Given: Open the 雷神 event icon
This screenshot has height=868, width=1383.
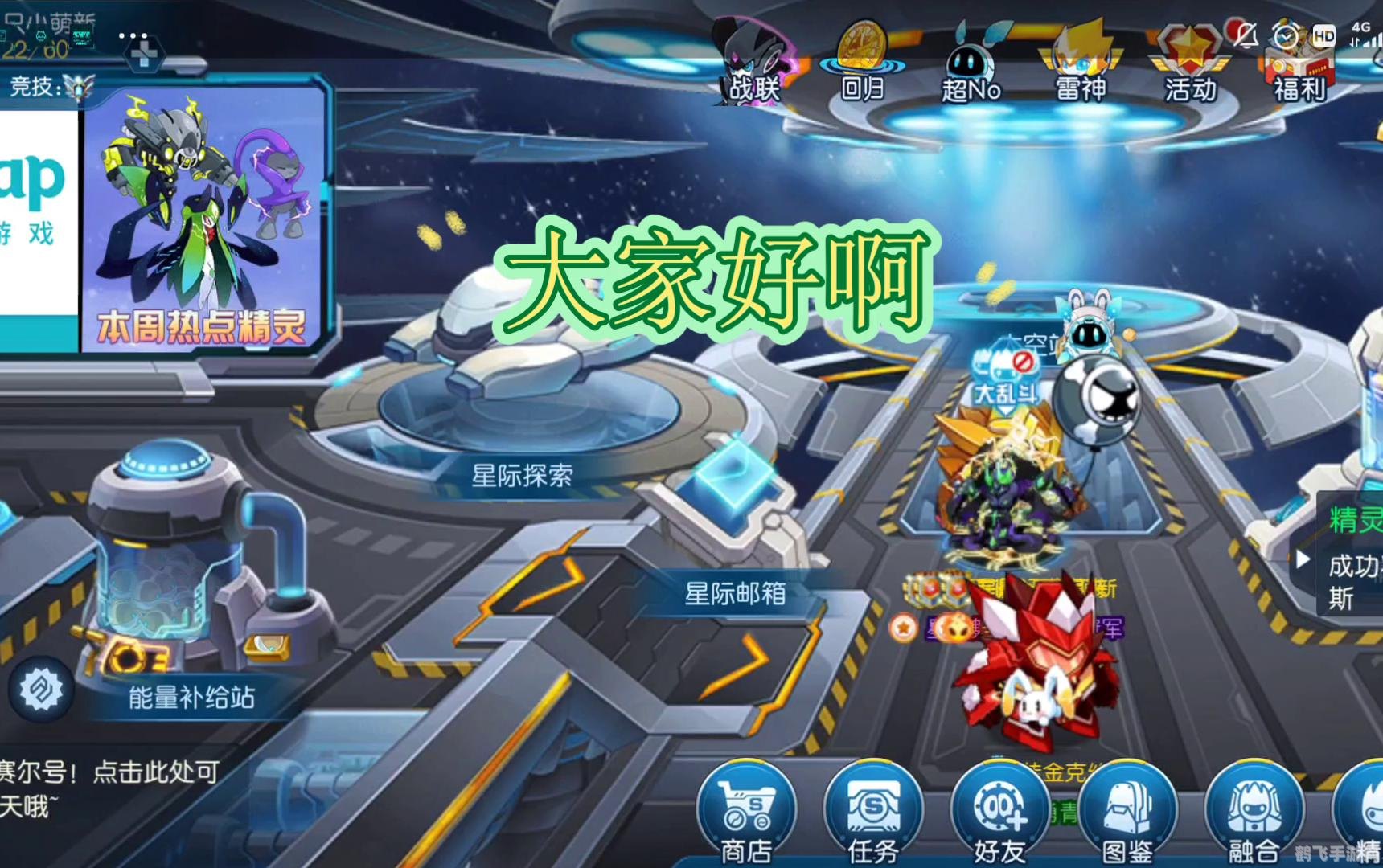Looking at the screenshot, I should point(1080,61).
